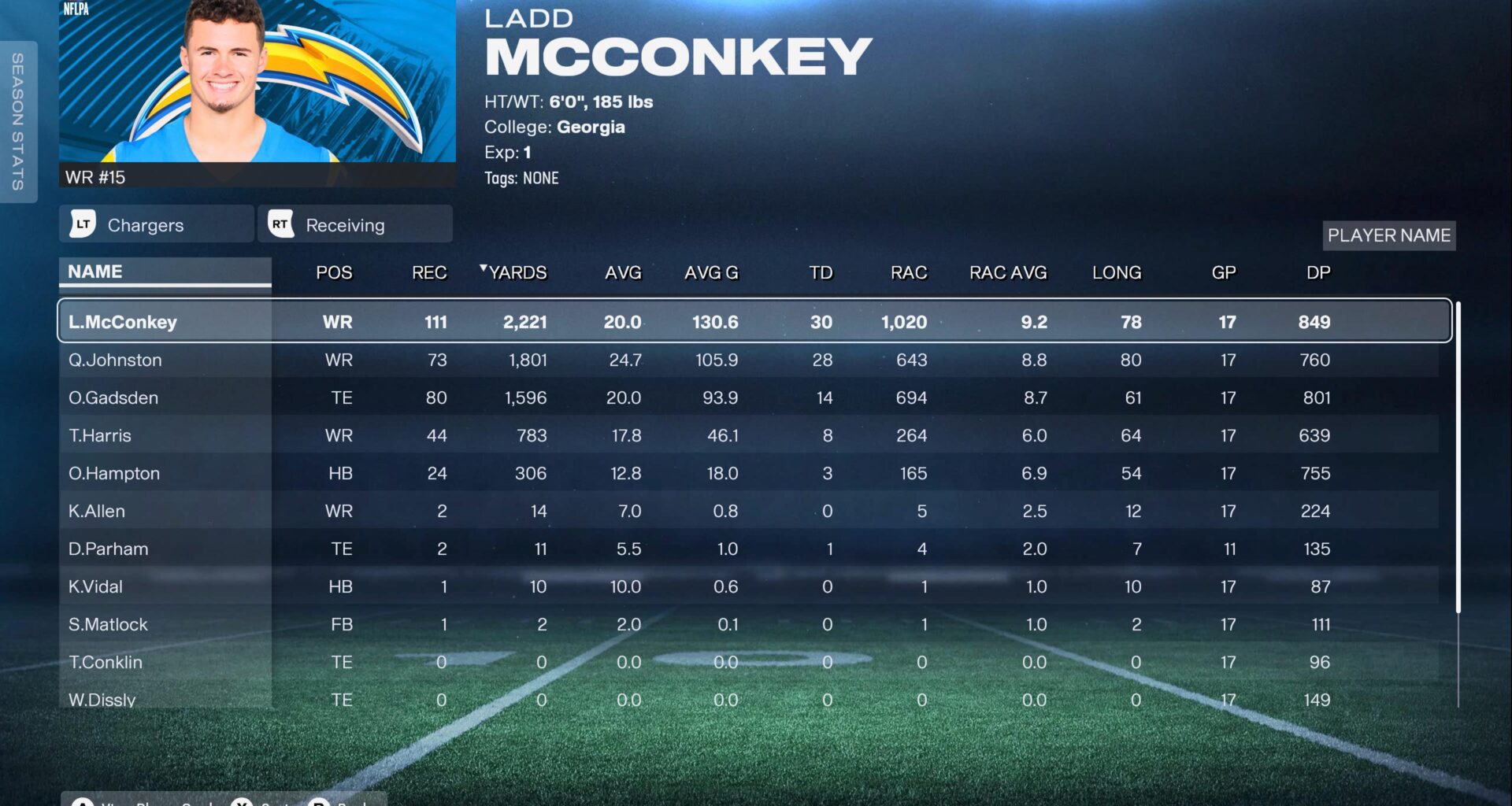Expand the RAC AVG column sort options

pos(1008,272)
